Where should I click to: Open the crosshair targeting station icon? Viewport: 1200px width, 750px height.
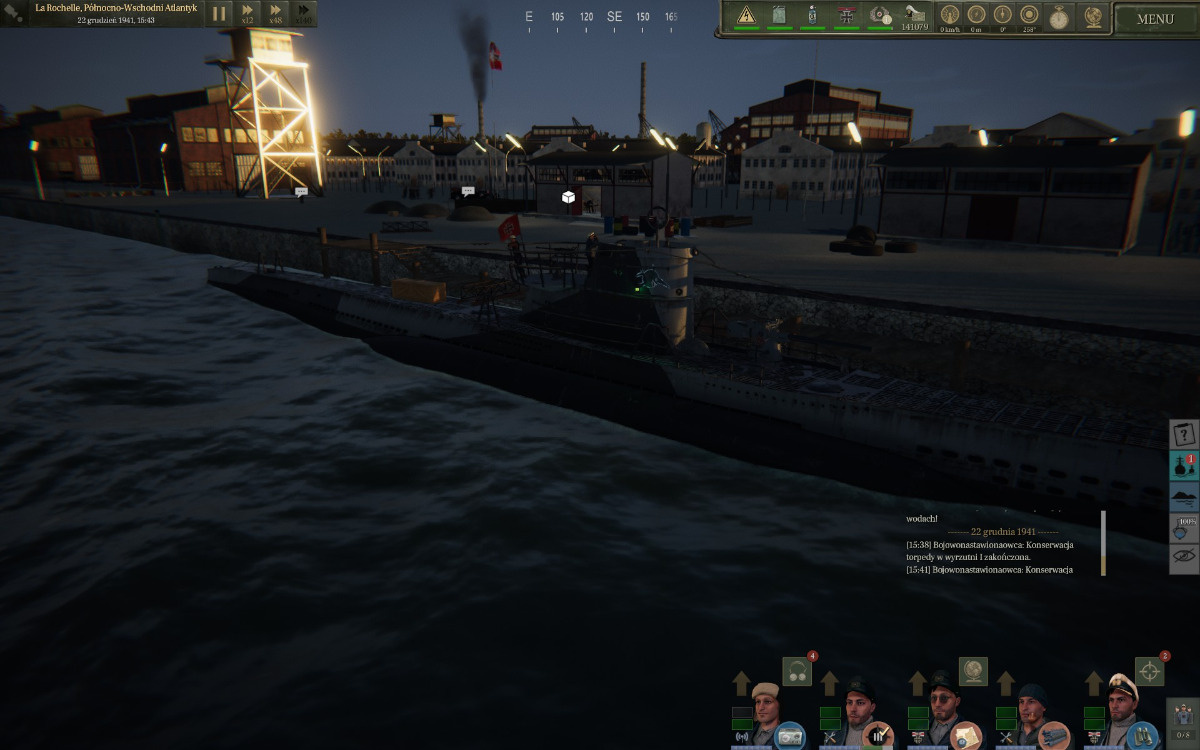click(1149, 671)
